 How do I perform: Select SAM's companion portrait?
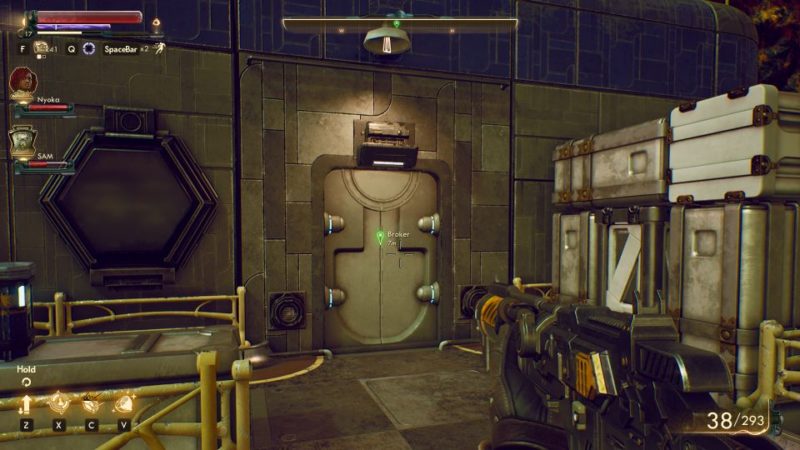click(22, 141)
